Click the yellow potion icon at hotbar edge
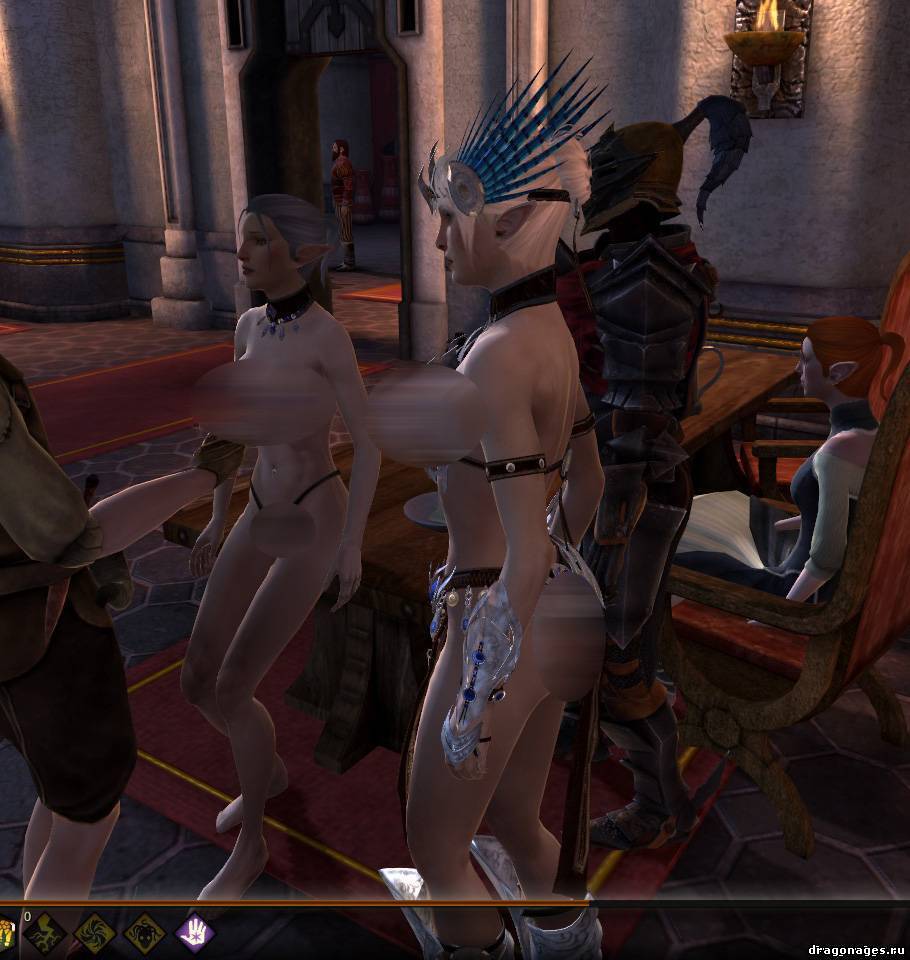Image resolution: width=910 pixels, height=960 pixels. pos(6,934)
